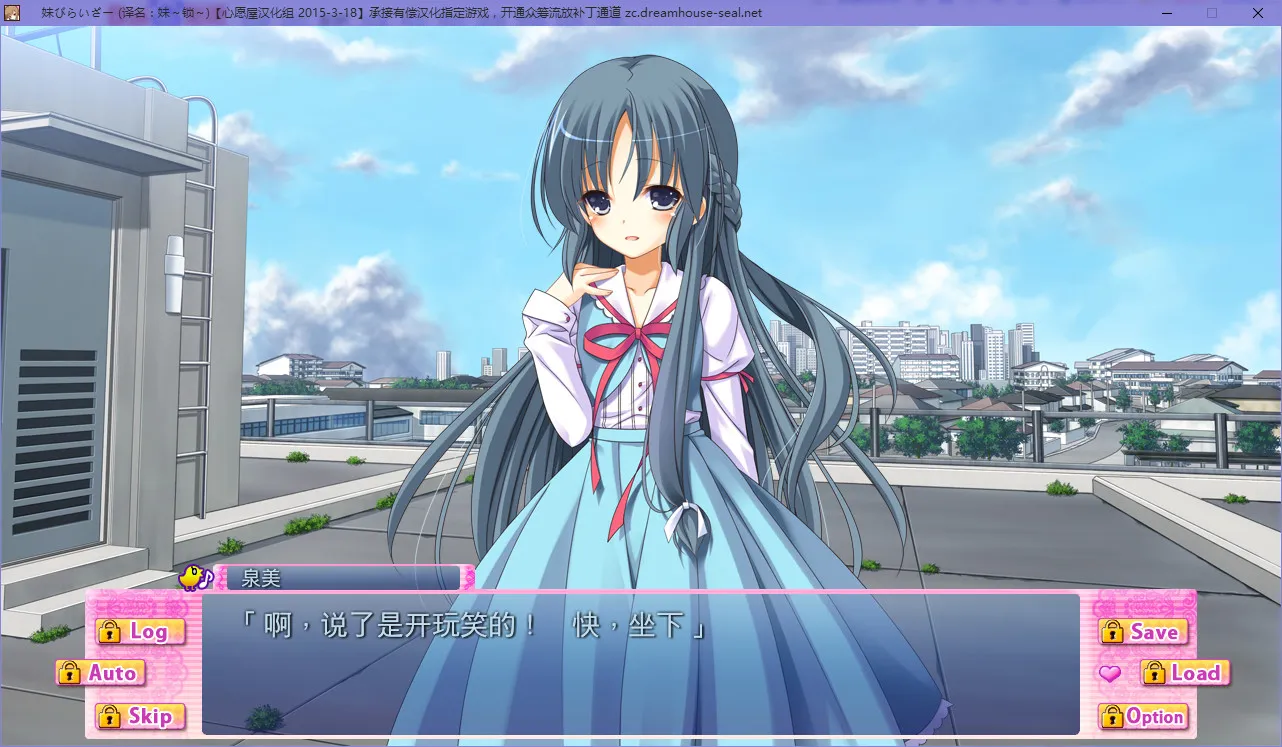Minimize the game window

point(1167,13)
